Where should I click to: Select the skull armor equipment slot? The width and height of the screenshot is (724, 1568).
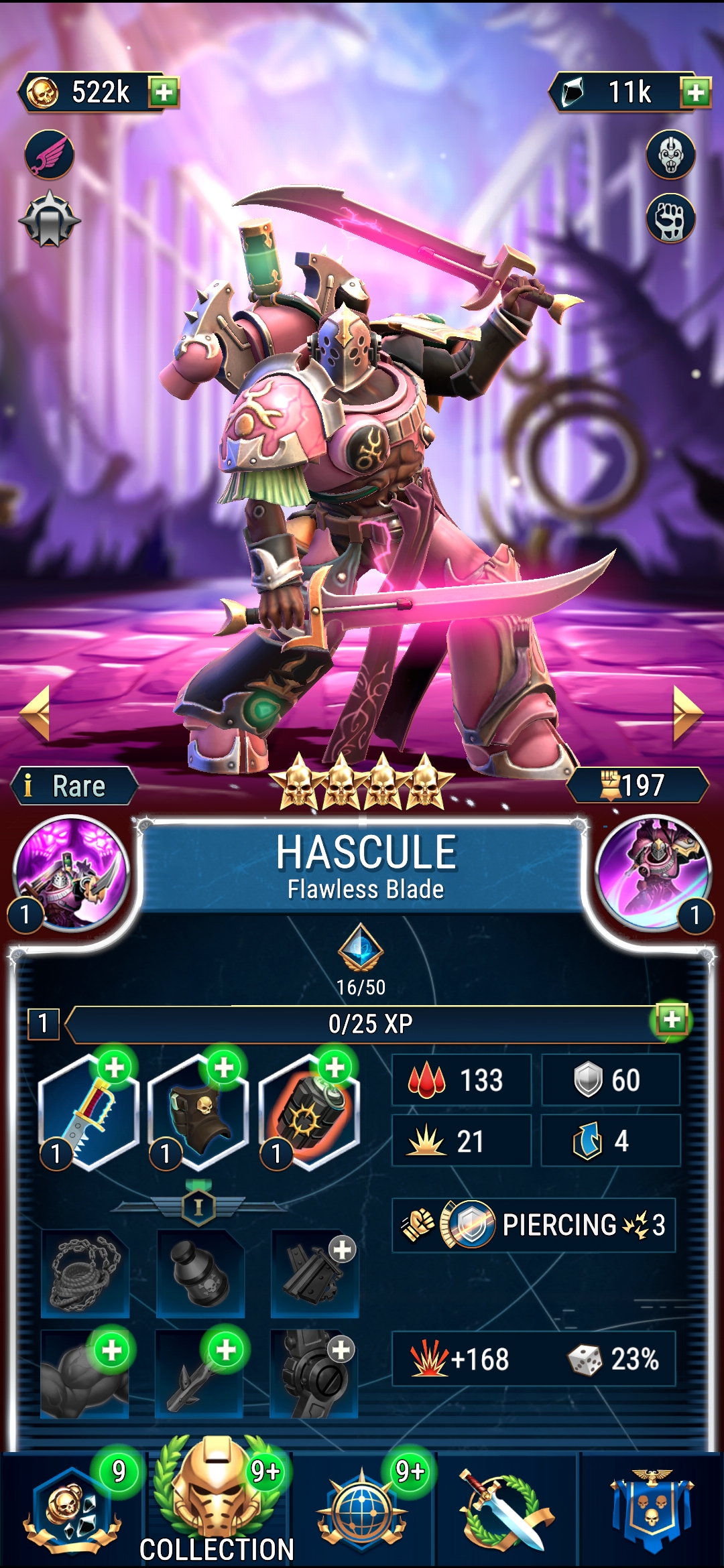(x=198, y=1112)
